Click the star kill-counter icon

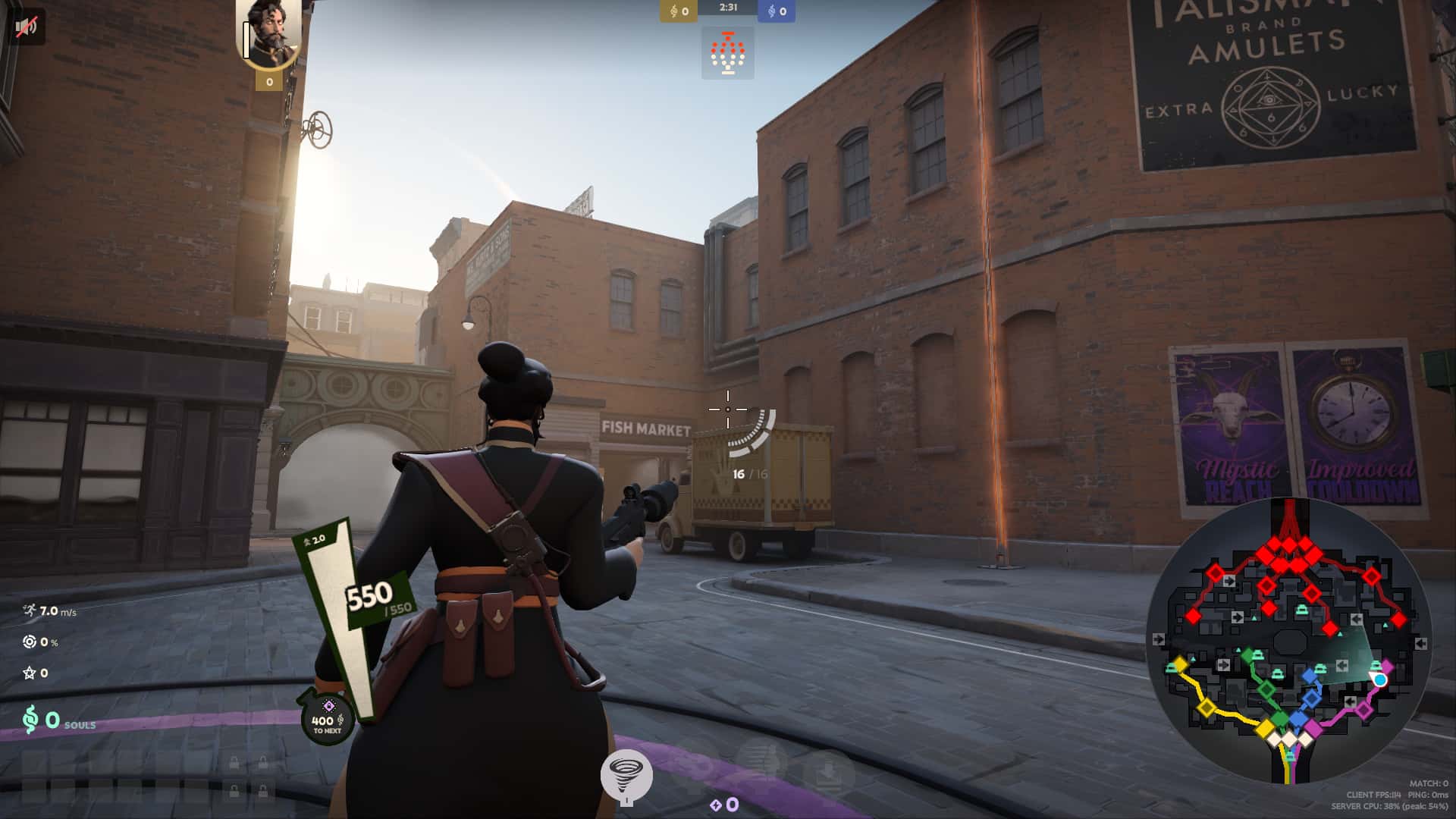pyautogui.click(x=29, y=673)
